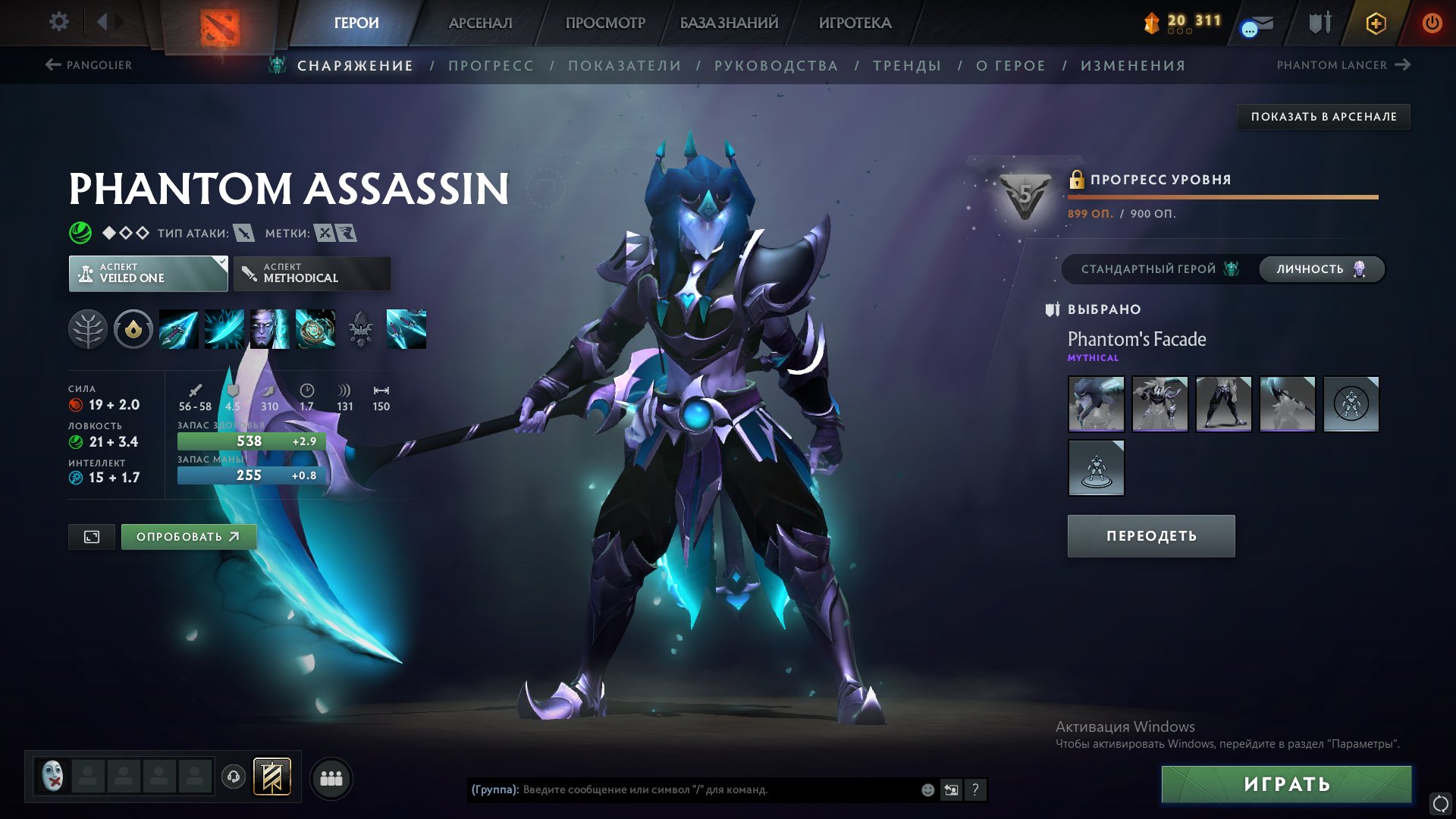The height and width of the screenshot is (819, 1456).
Task: Select the Личность persona option
Action: [x=1320, y=269]
